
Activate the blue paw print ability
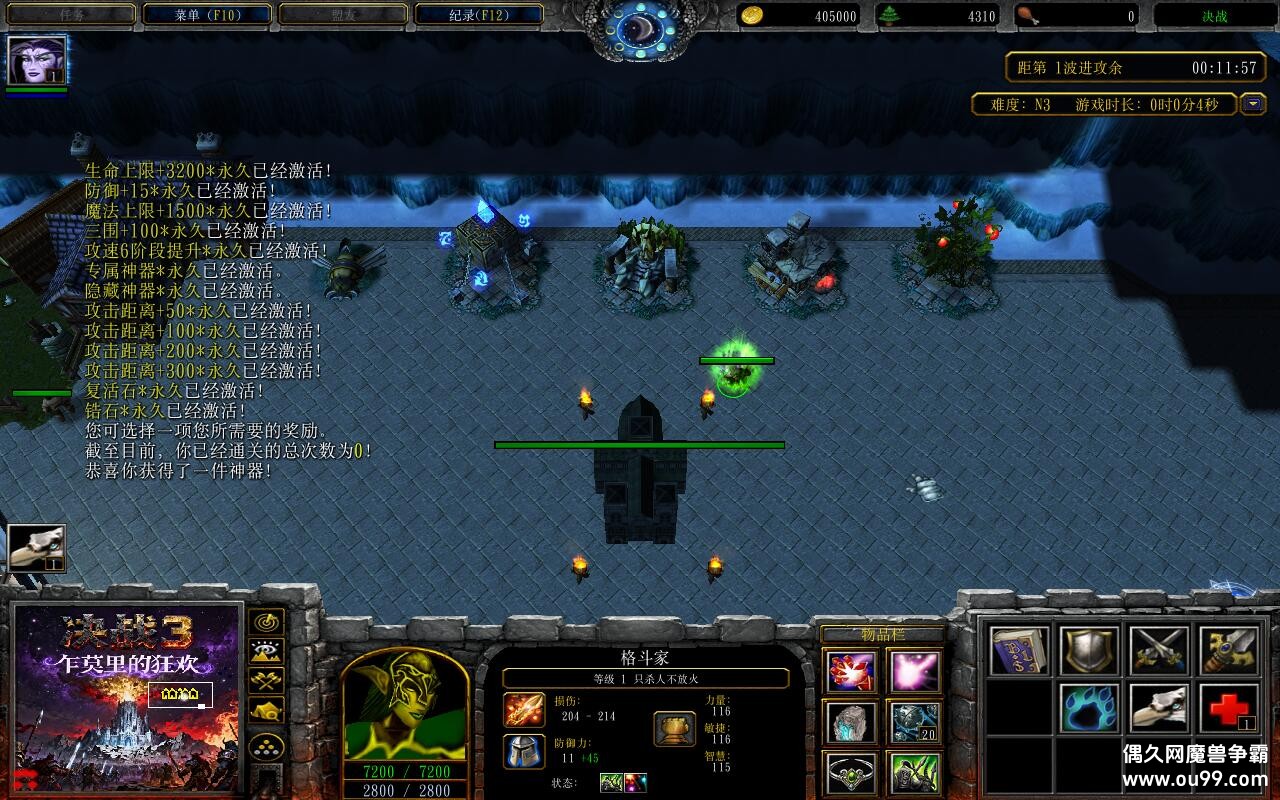tap(1089, 708)
